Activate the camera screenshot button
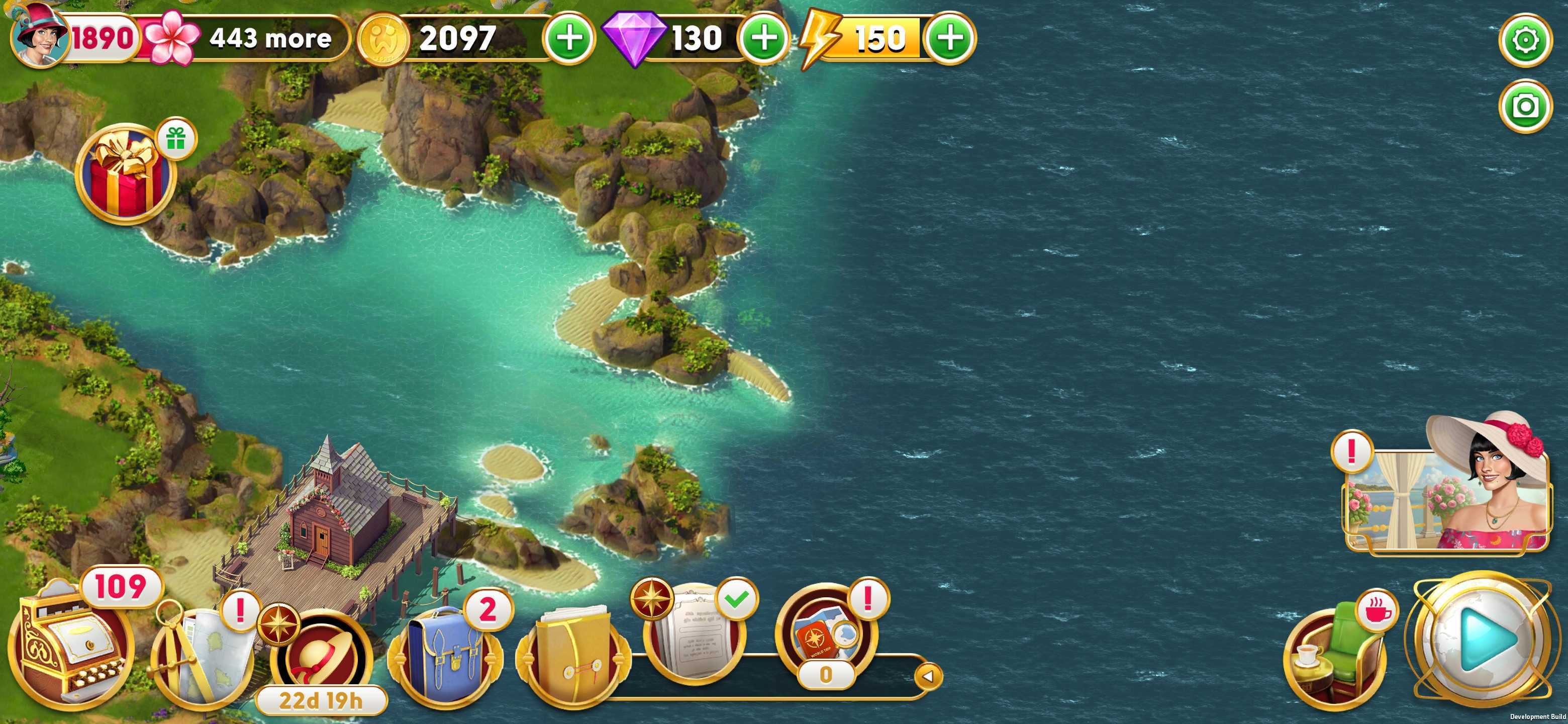The width and height of the screenshot is (1568, 724). point(1525,107)
